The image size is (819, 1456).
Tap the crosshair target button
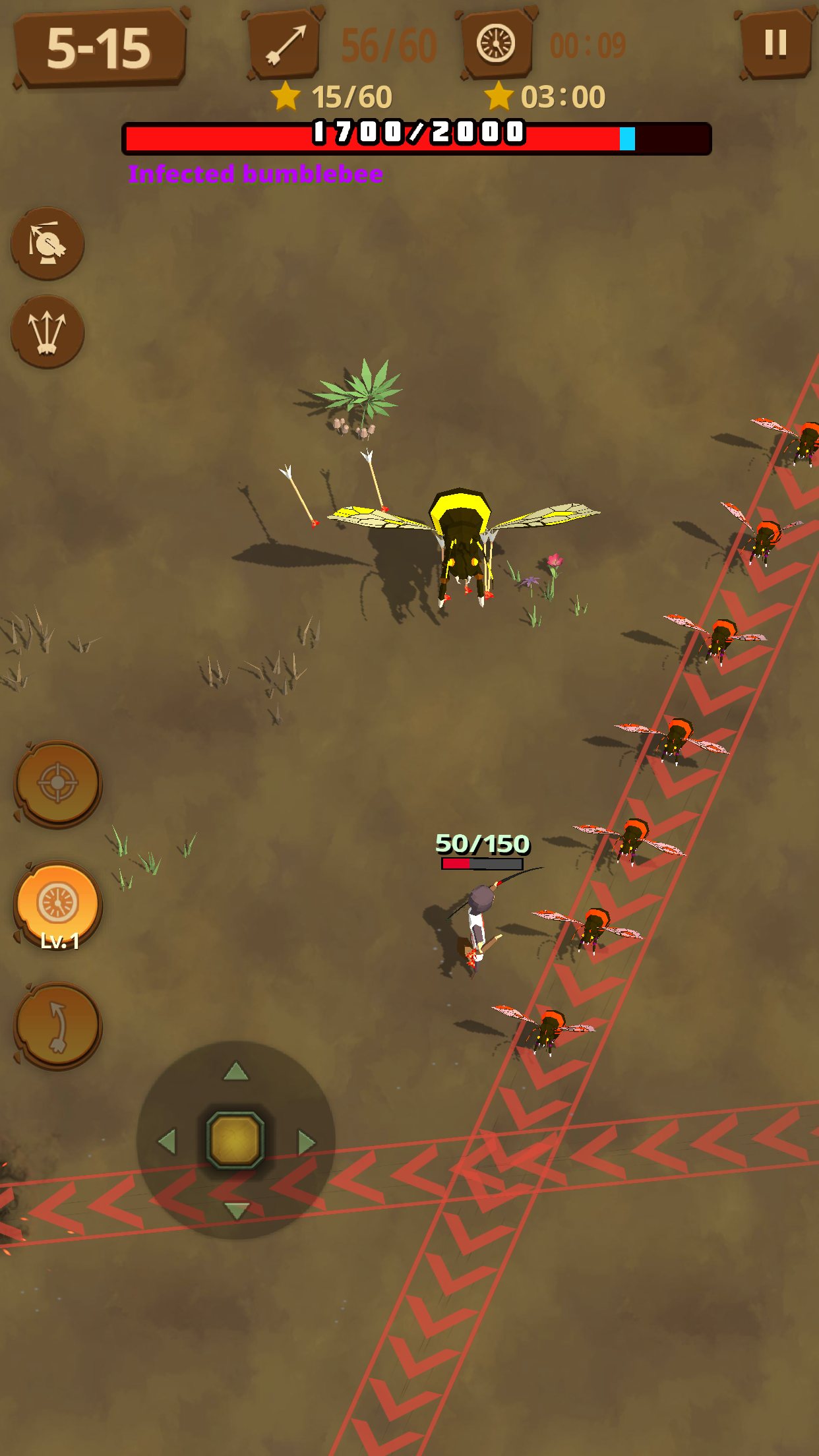click(58, 783)
